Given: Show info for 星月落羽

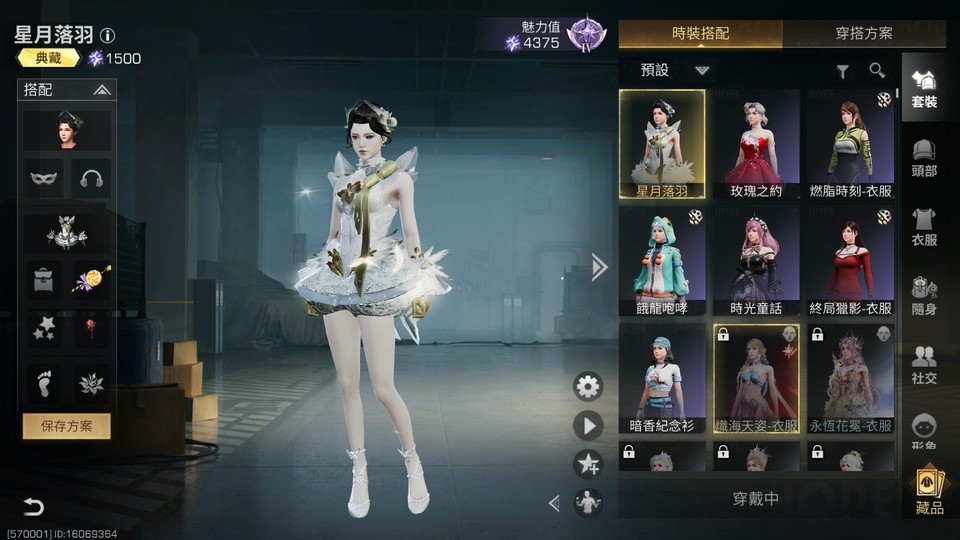Looking at the screenshot, I should click(108, 36).
